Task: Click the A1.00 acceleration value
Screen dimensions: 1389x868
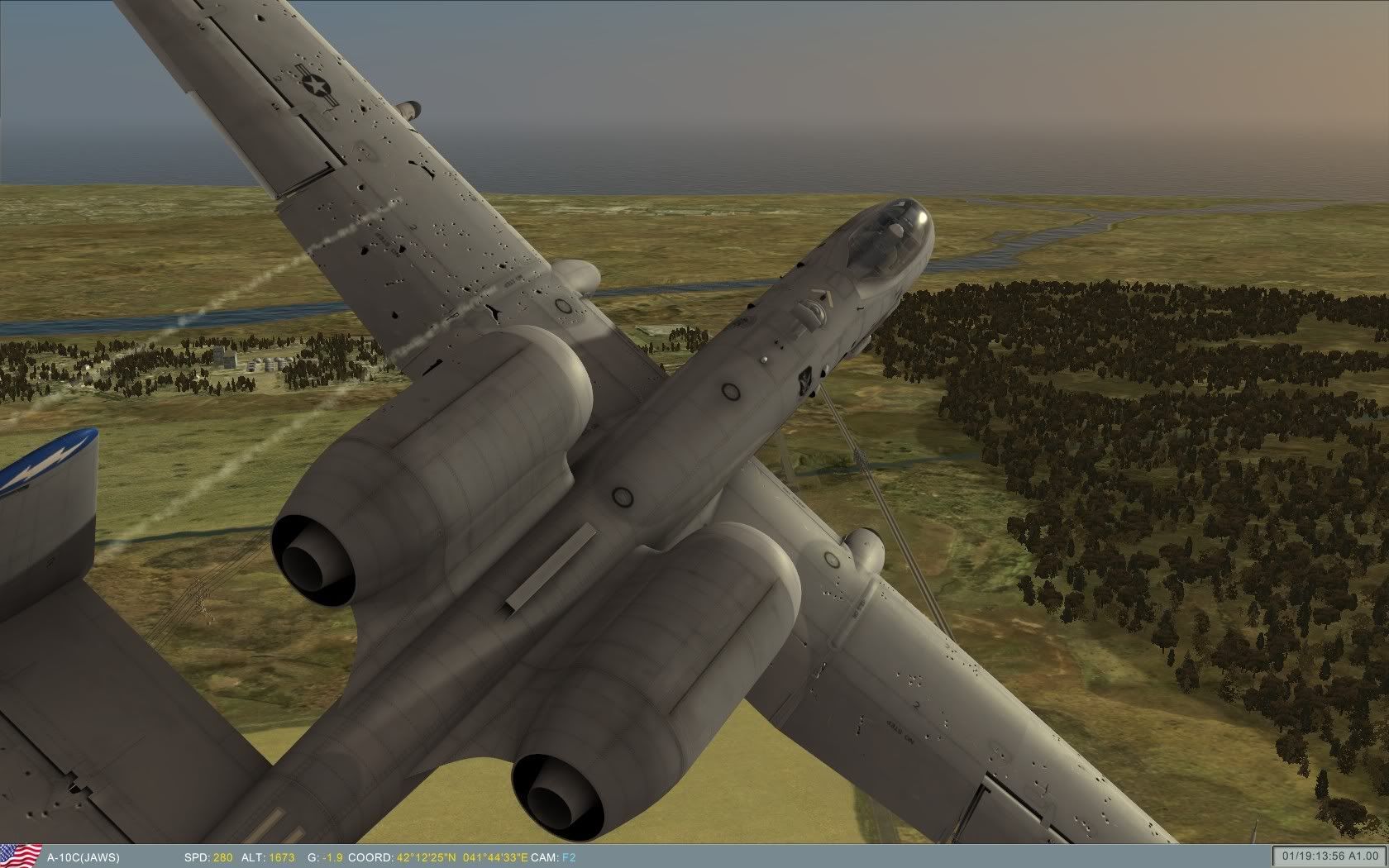Action: pos(1364,855)
